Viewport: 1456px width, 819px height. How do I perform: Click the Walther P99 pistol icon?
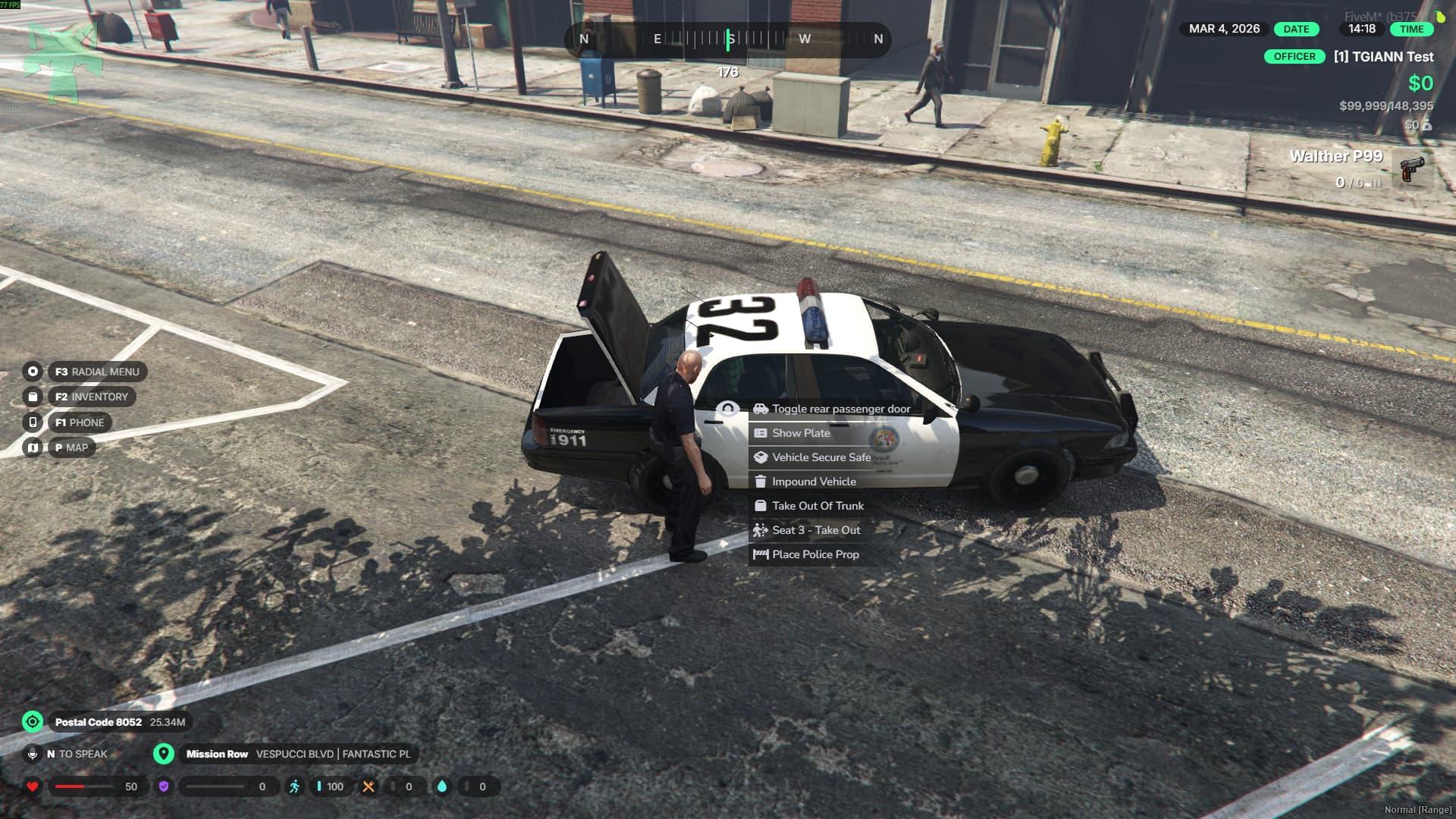tap(1411, 168)
